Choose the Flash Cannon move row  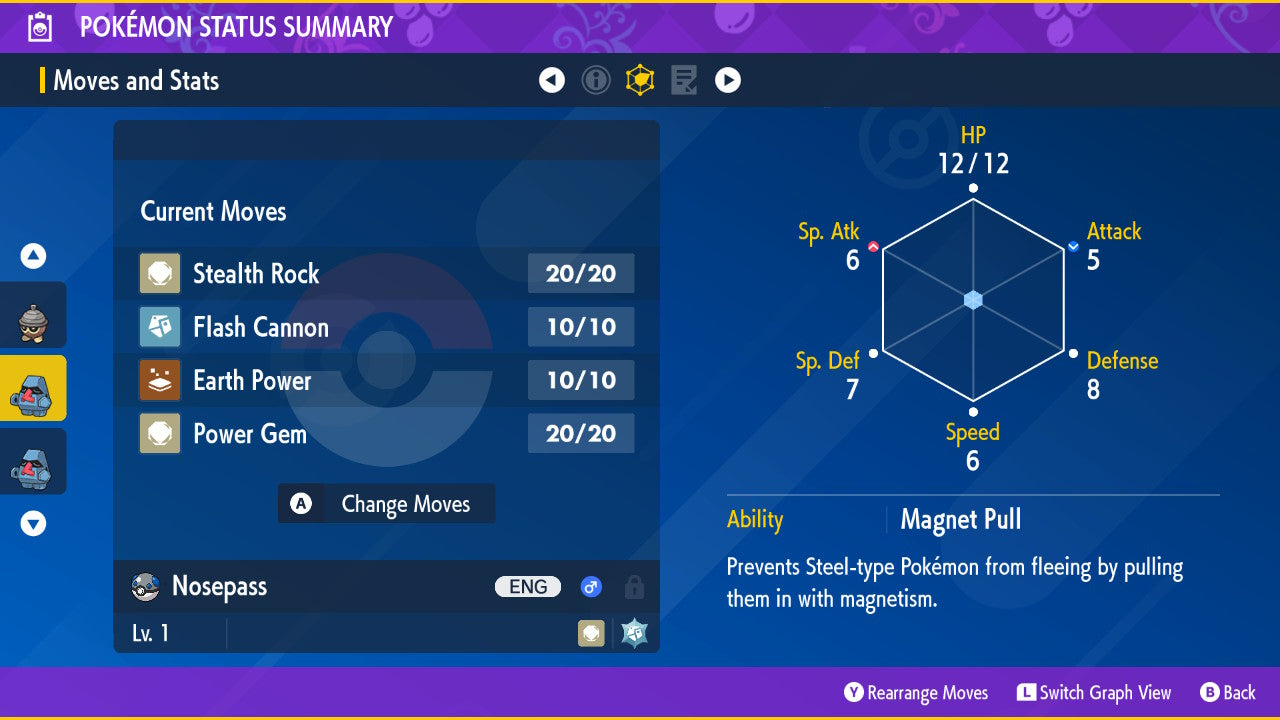click(x=386, y=327)
